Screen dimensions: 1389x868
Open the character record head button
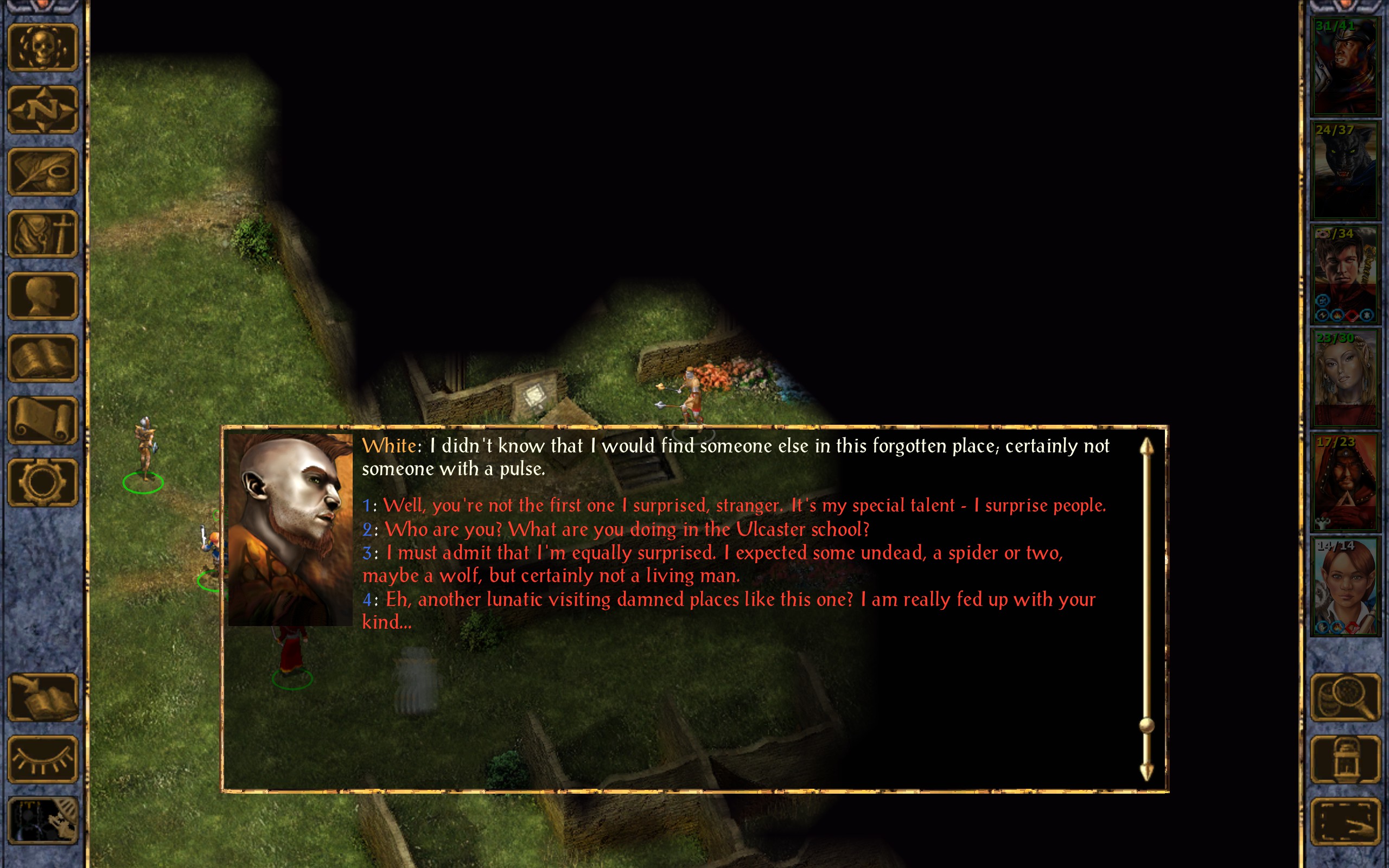pyautogui.click(x=42, y=296)
